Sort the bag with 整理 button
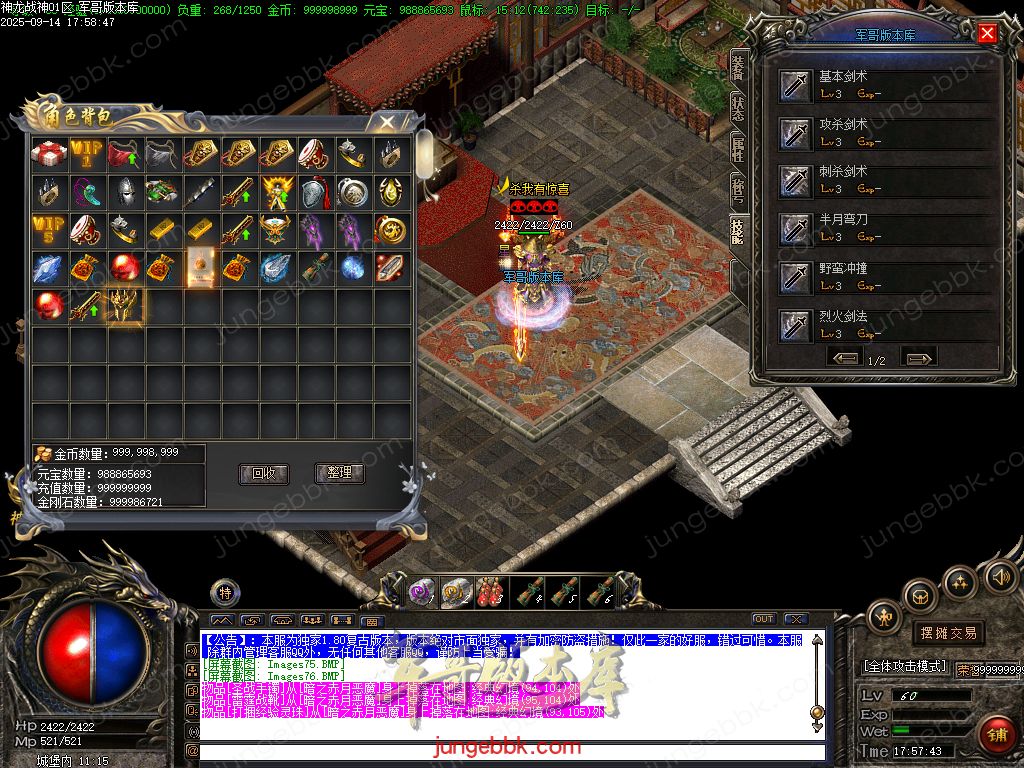Viewport: 1024px width, 768px height. point(340,473)
